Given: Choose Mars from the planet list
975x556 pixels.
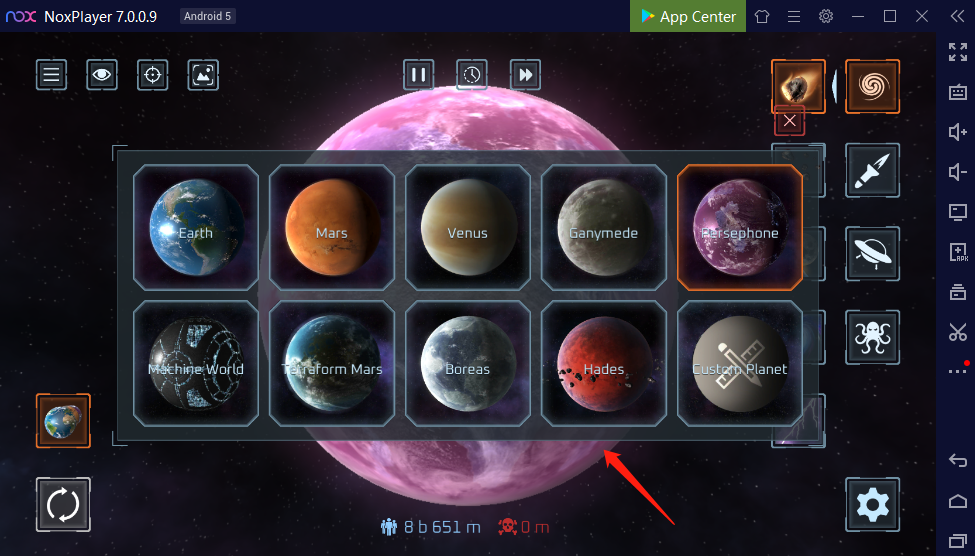Looking at the screenshot, I should pyautogui.click(x=332, y=228).
